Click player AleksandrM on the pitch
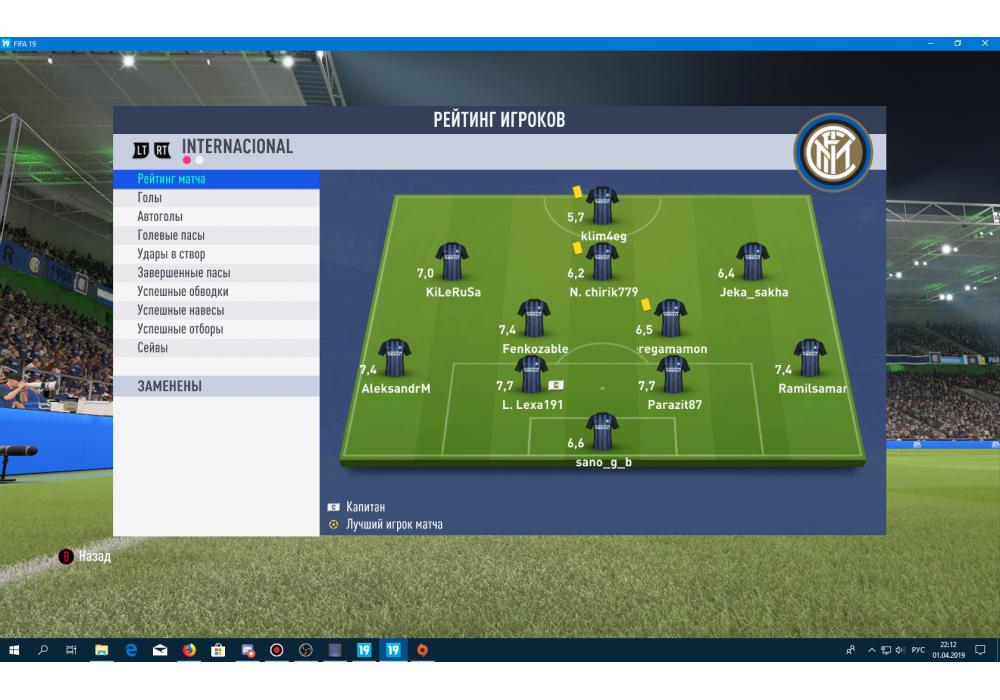 (395, 358)
